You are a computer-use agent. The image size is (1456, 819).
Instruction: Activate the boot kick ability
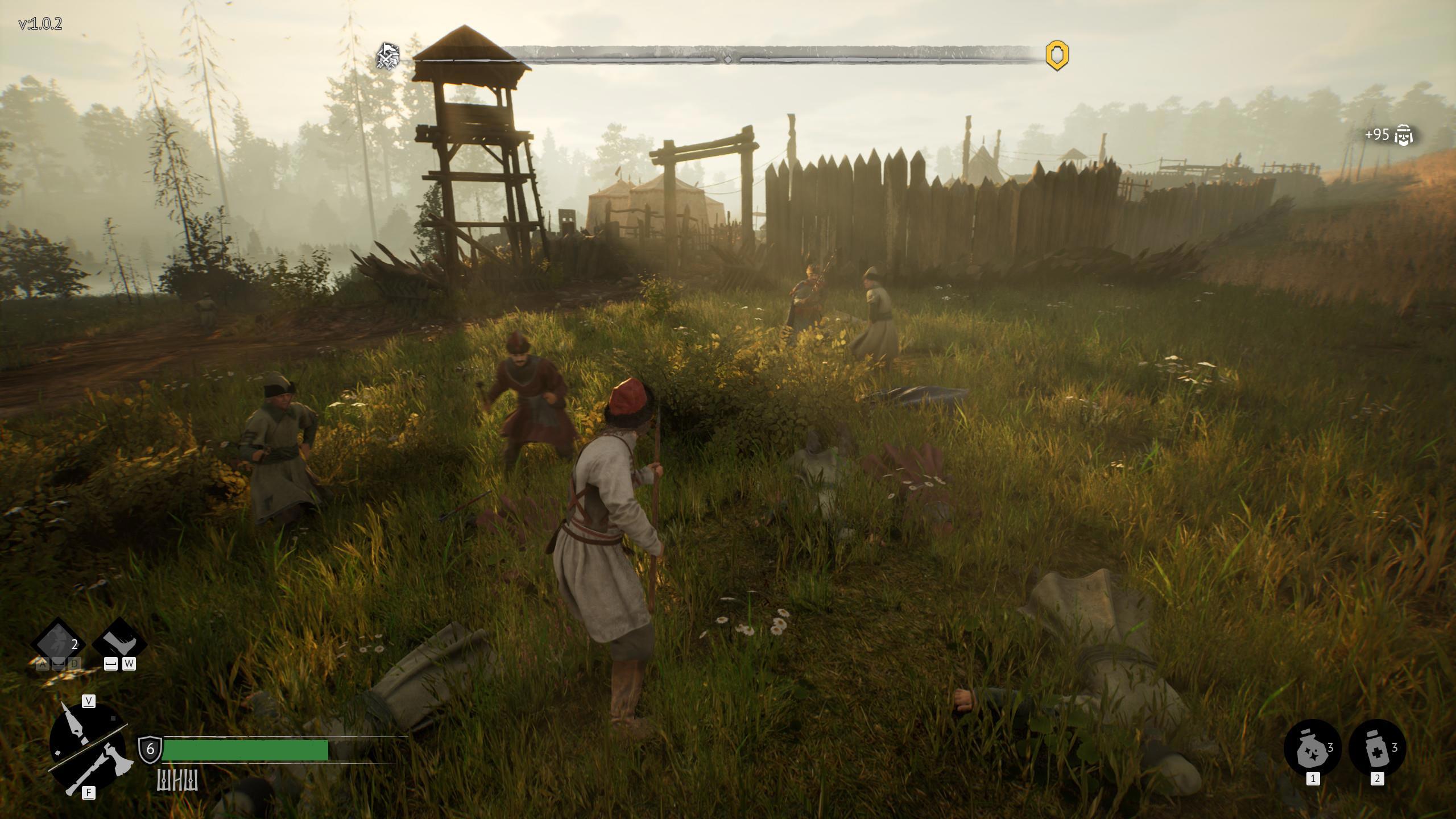click(x=119, y=643)
